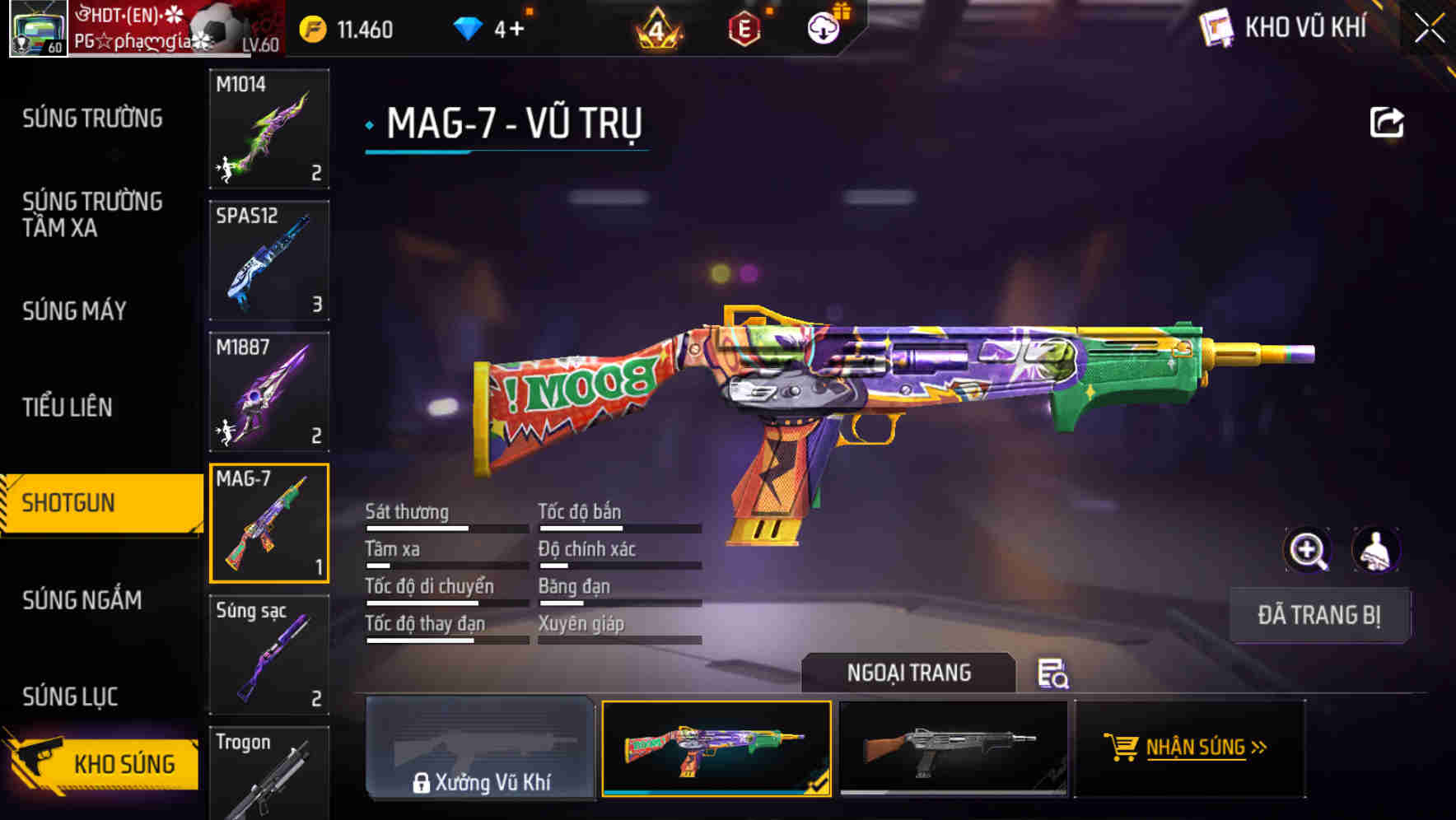The image size is (1456, 820).
Task: Select the default MAG-7 skin thumbnail at bottom right
Action: pos(953,749)
